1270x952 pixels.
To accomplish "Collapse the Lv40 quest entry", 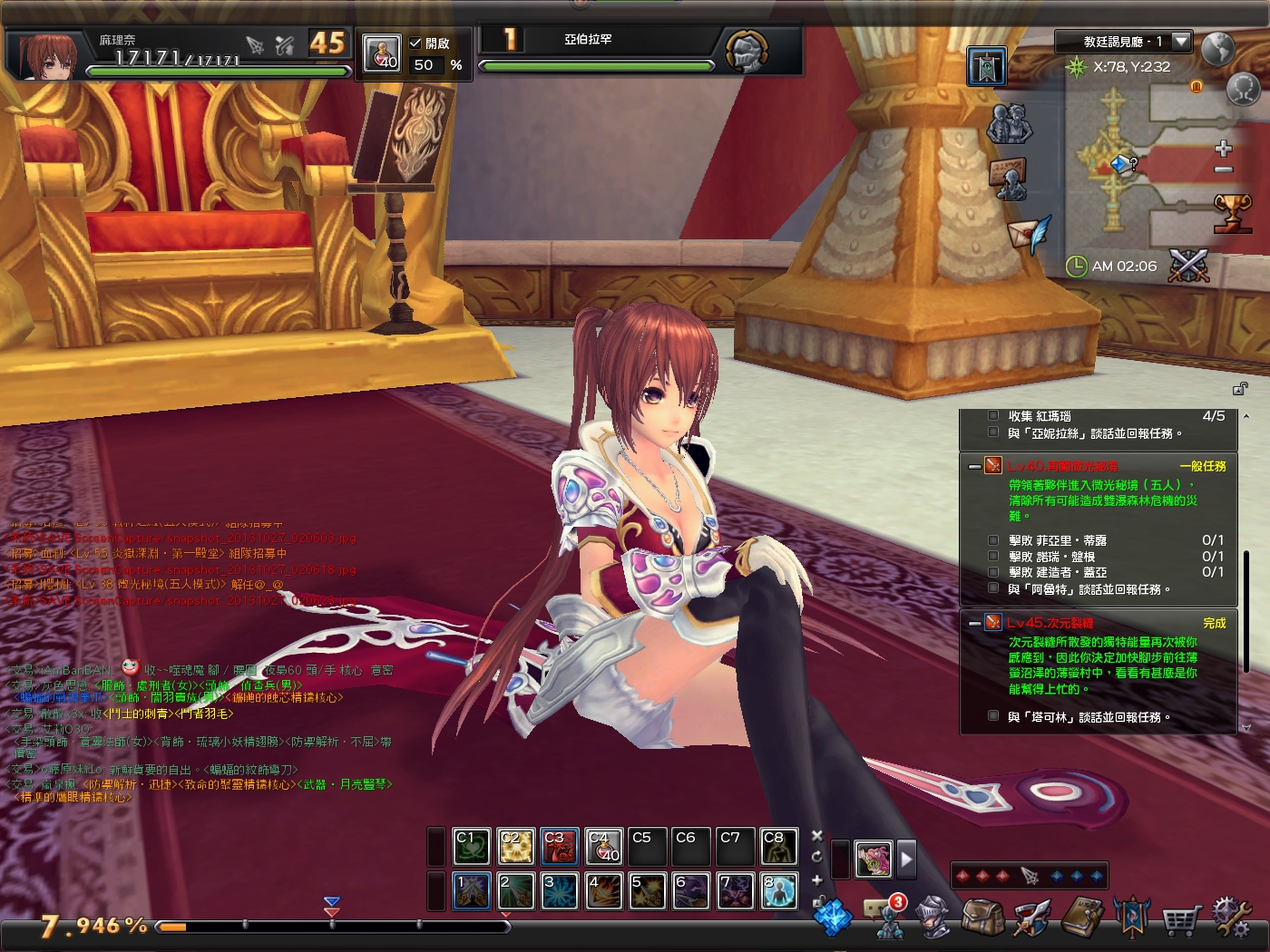I will coord(974,465).
